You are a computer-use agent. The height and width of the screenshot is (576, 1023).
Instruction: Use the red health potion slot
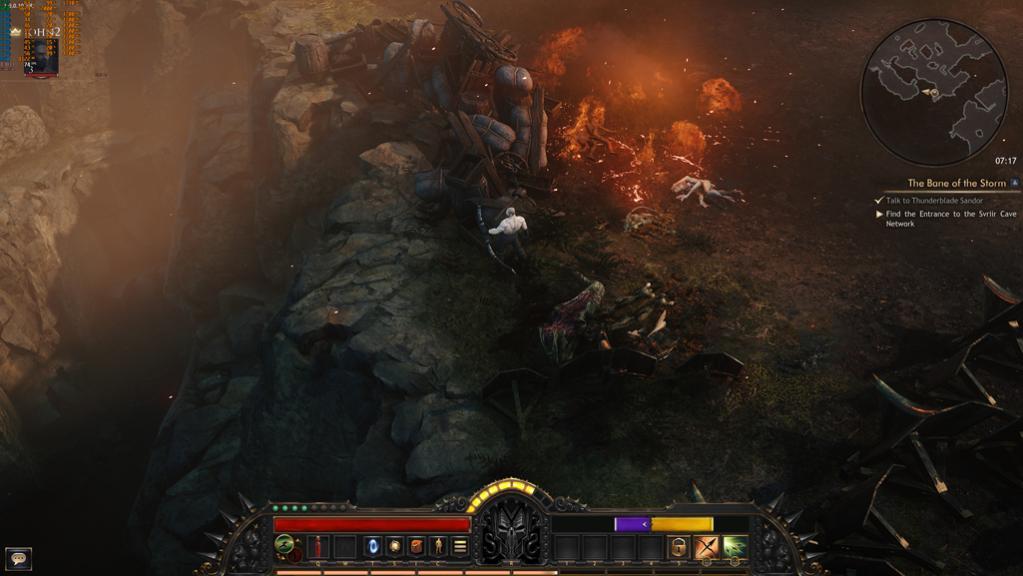320,547
